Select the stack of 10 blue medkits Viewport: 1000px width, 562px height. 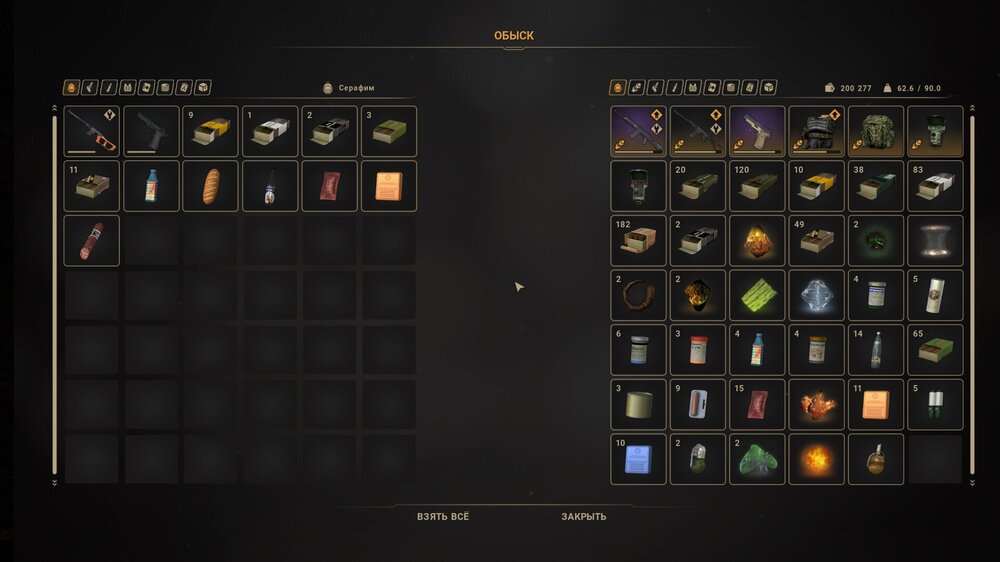click(638, 459)
